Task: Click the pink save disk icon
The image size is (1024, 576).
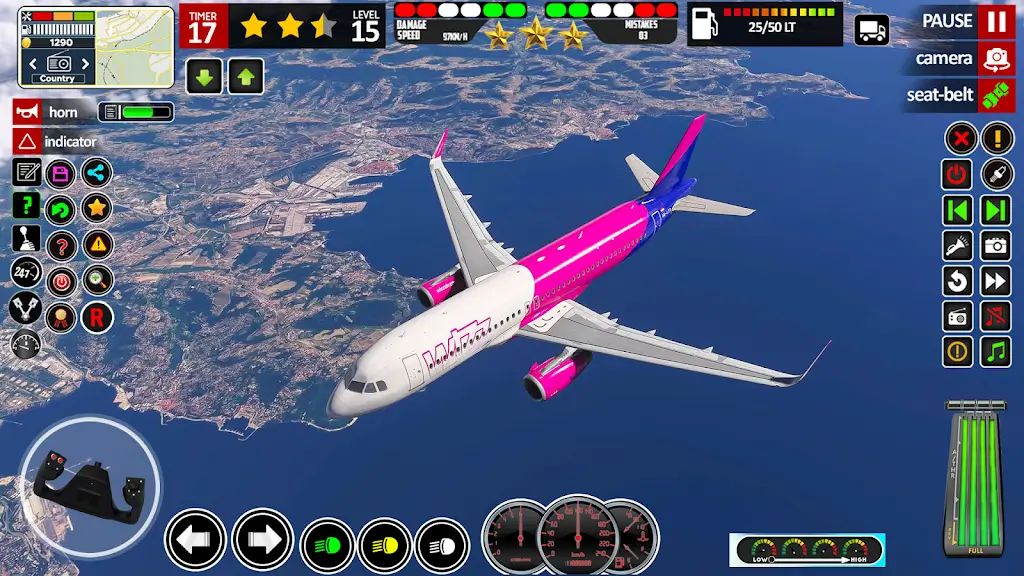Action: tap(61, 173)
